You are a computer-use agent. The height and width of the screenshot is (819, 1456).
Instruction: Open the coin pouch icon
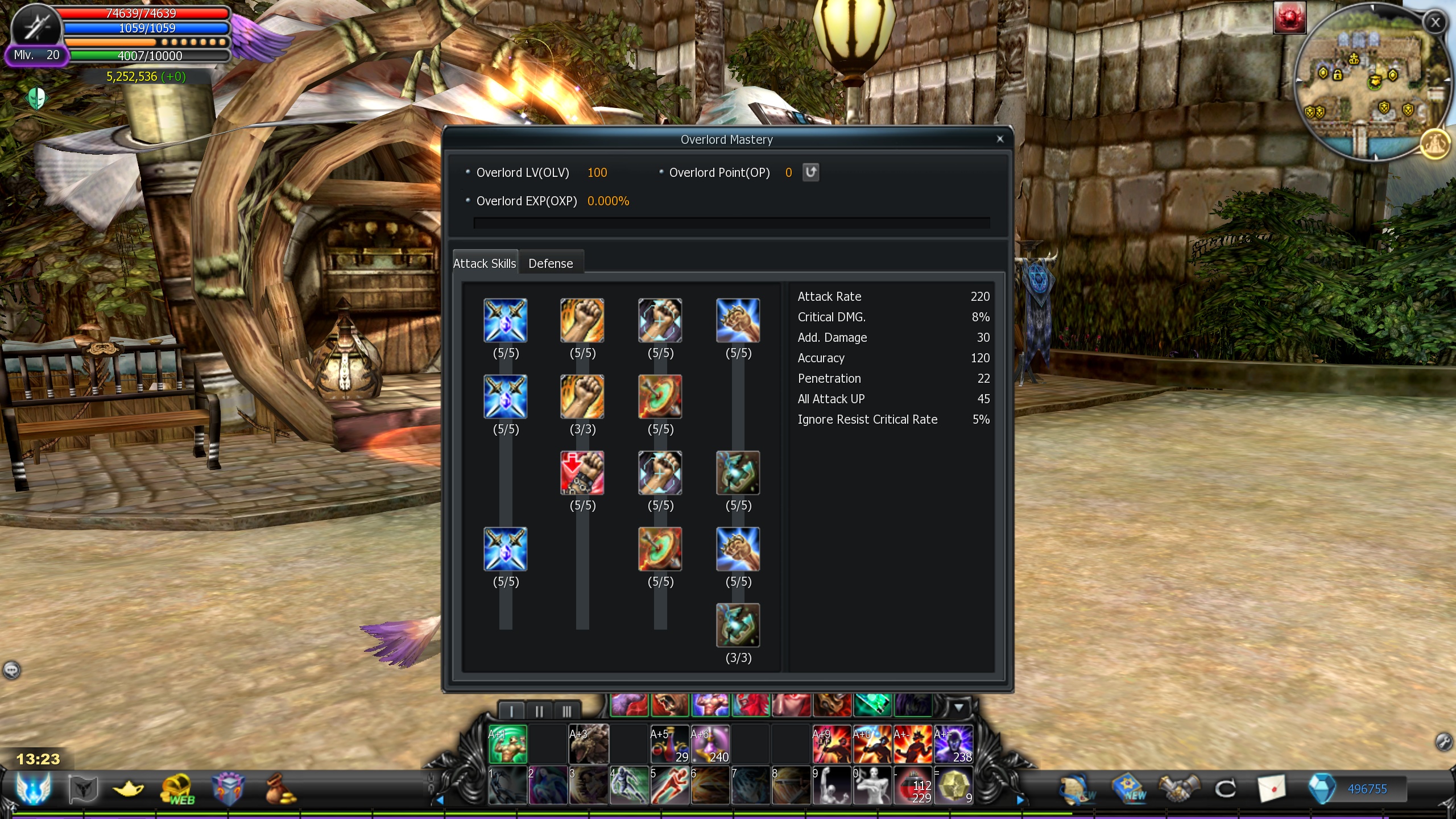tap(280, 789)
